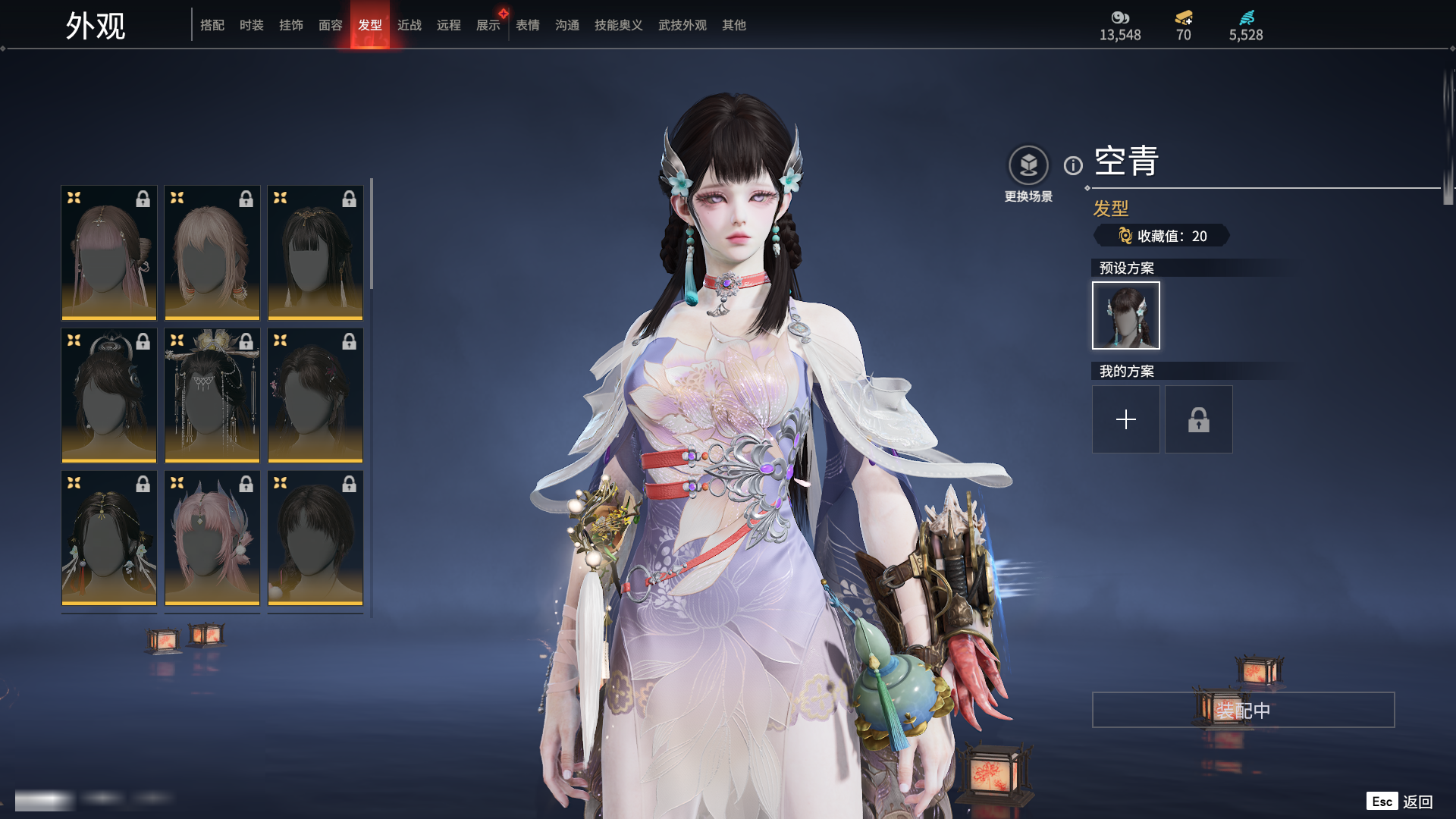Switch to the 武技外观 tab
Image resolution: width=1456 pixels, height=819 pixels.
pyautogui.click(x=682, y=25)
